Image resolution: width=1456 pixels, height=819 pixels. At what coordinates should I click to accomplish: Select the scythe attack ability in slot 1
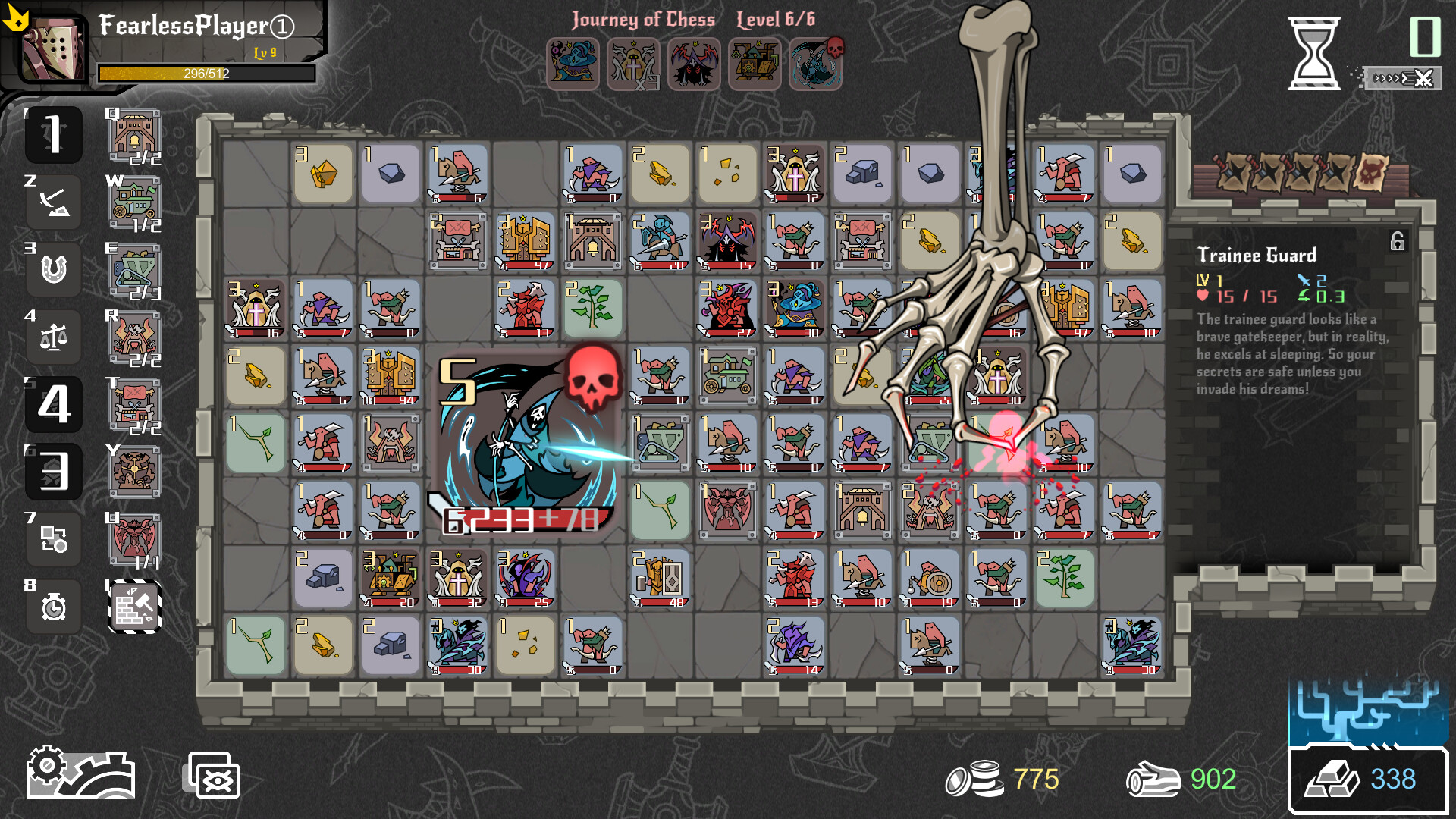pos(53,134)
